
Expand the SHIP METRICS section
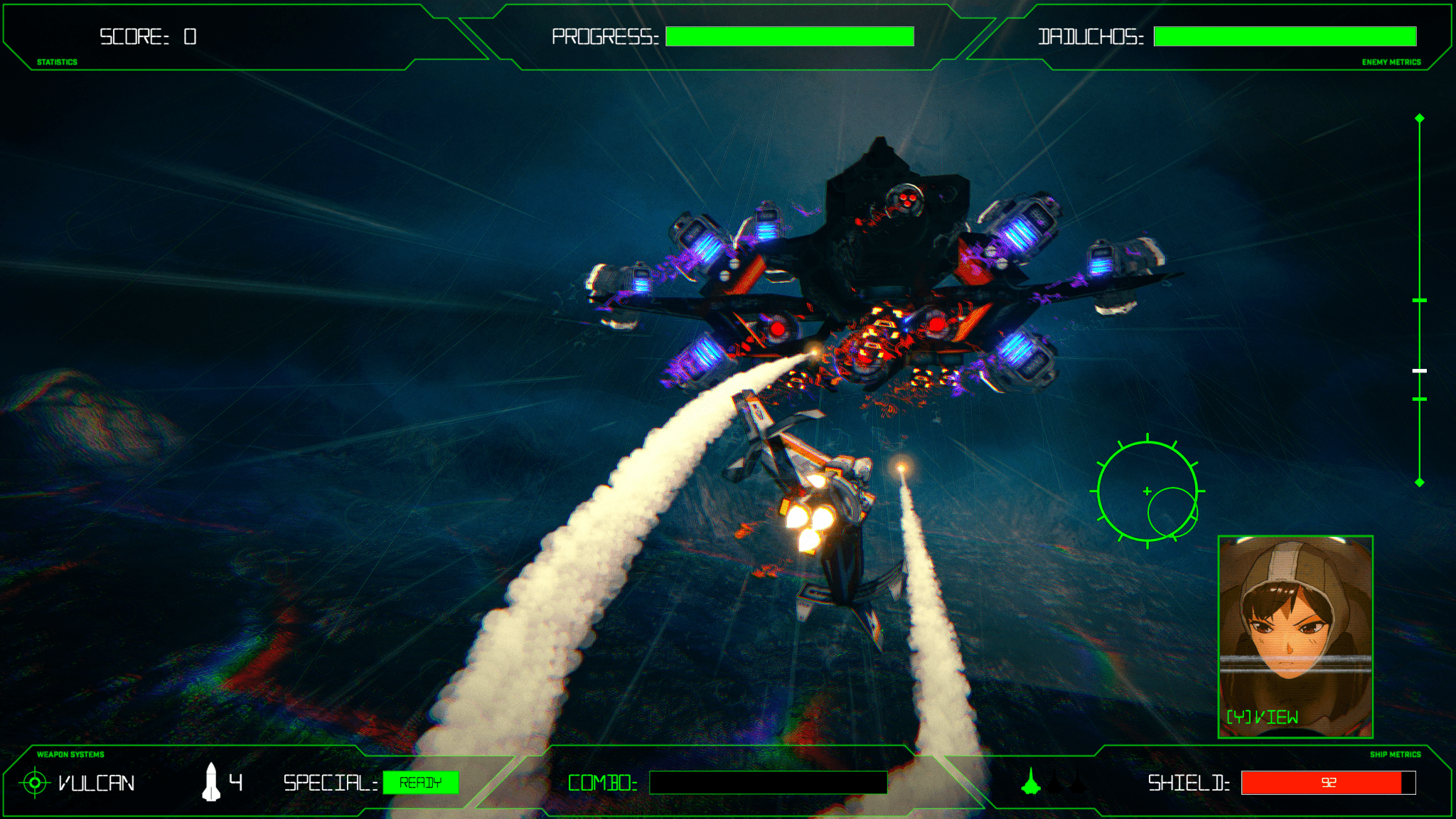click(1396, 754)
